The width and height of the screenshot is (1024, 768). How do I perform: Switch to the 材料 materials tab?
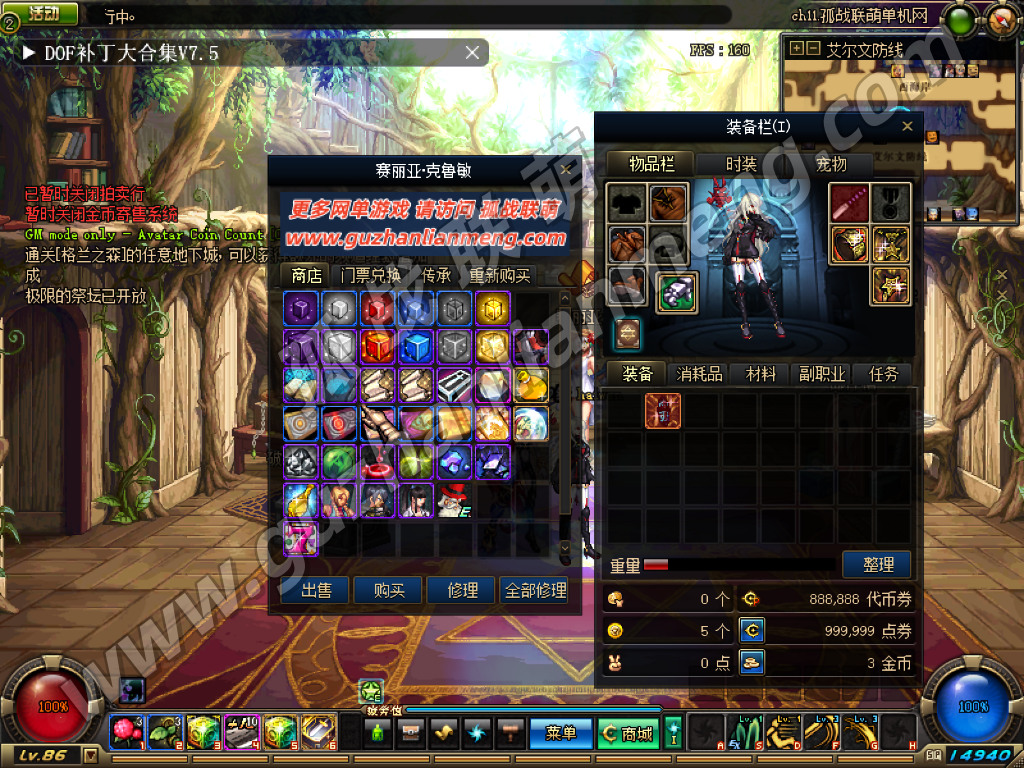761,374
